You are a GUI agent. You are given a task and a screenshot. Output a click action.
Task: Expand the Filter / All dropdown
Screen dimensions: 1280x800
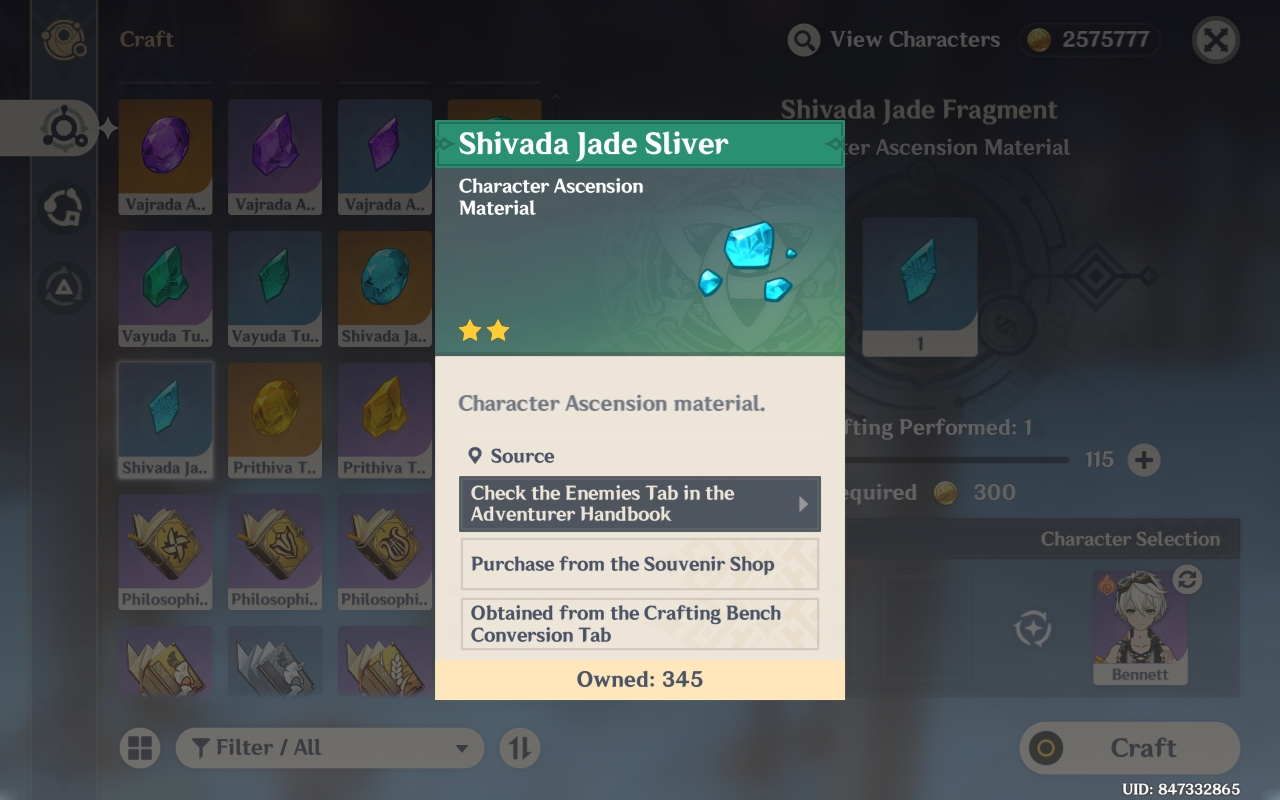pos(330,747)
